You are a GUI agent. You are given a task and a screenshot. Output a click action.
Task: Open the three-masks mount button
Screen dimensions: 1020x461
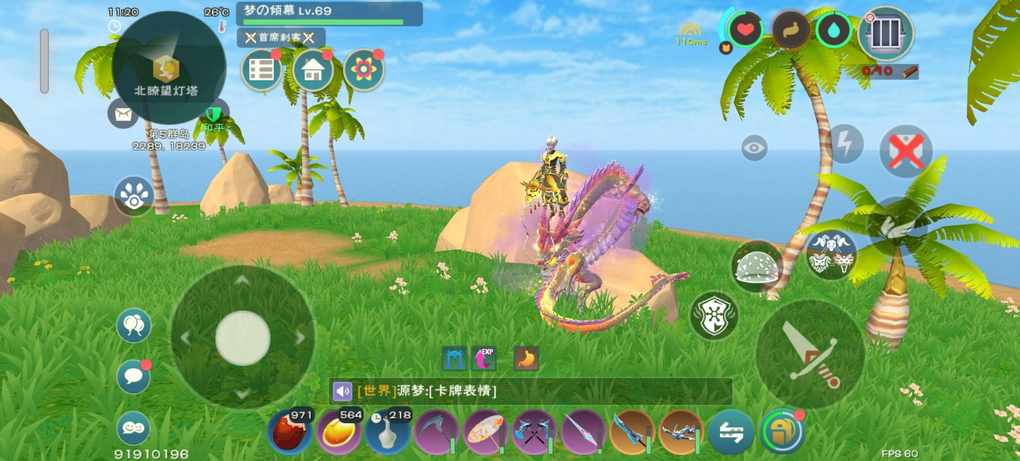coord(831,255)
